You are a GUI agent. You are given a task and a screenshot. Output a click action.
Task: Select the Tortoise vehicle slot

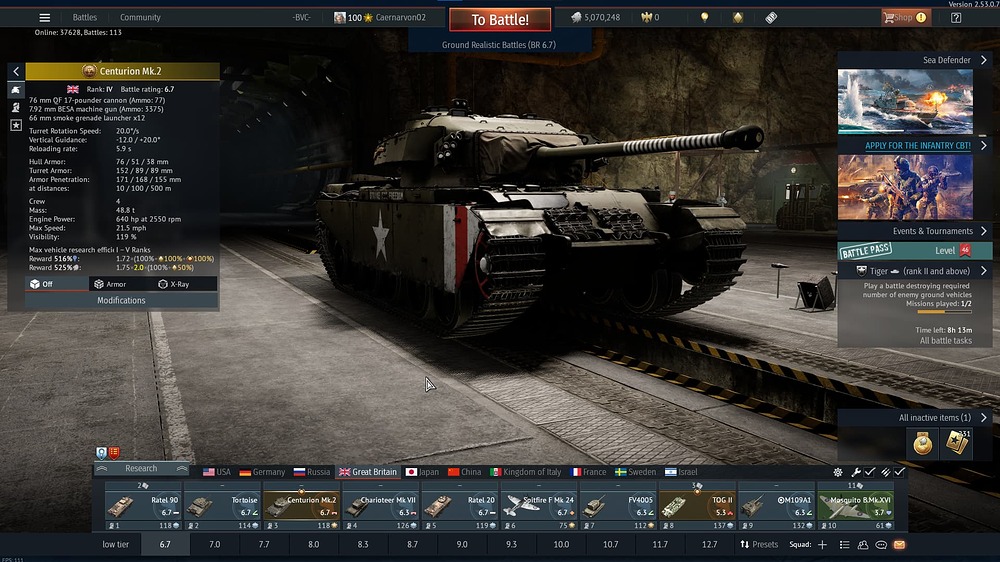pos(222,506)
